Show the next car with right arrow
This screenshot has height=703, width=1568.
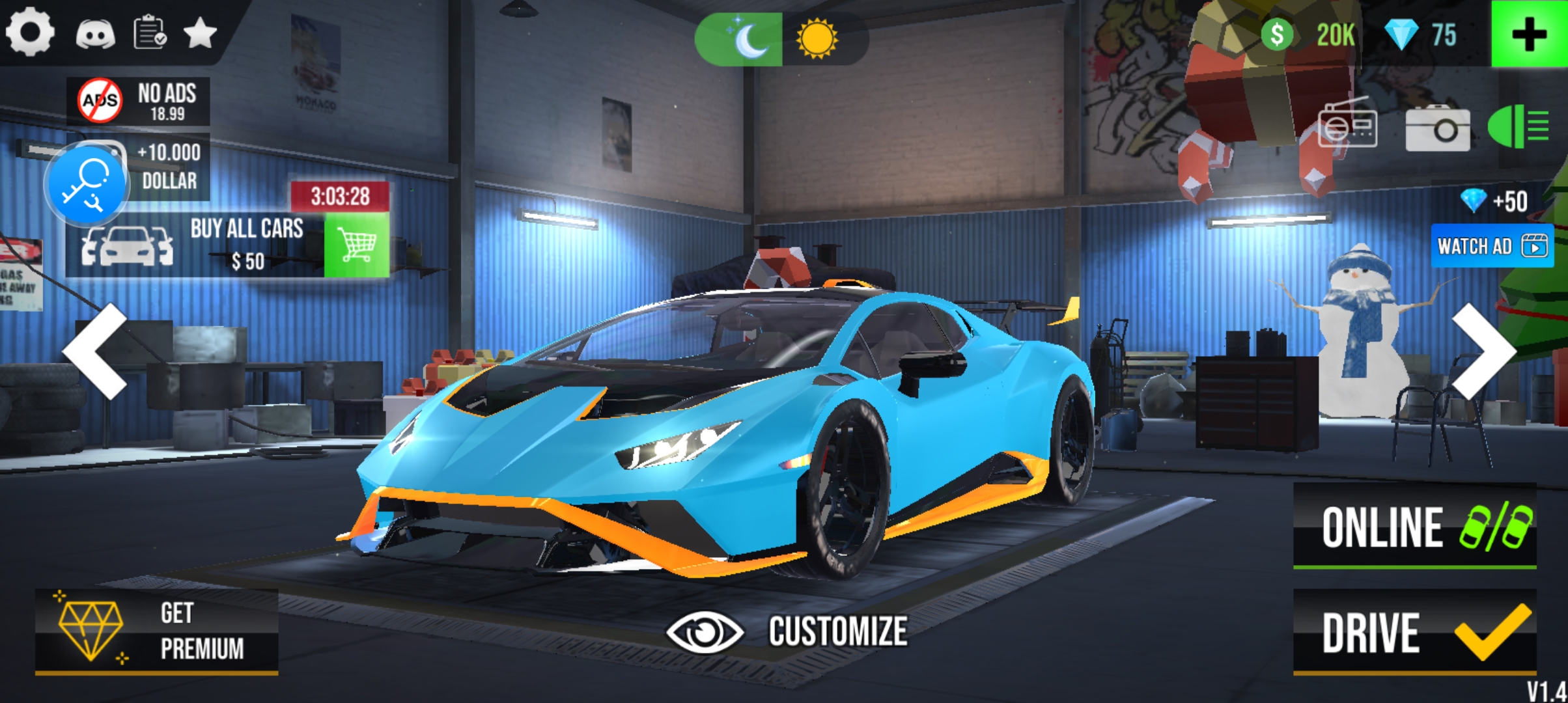[x=1482, y=351]
